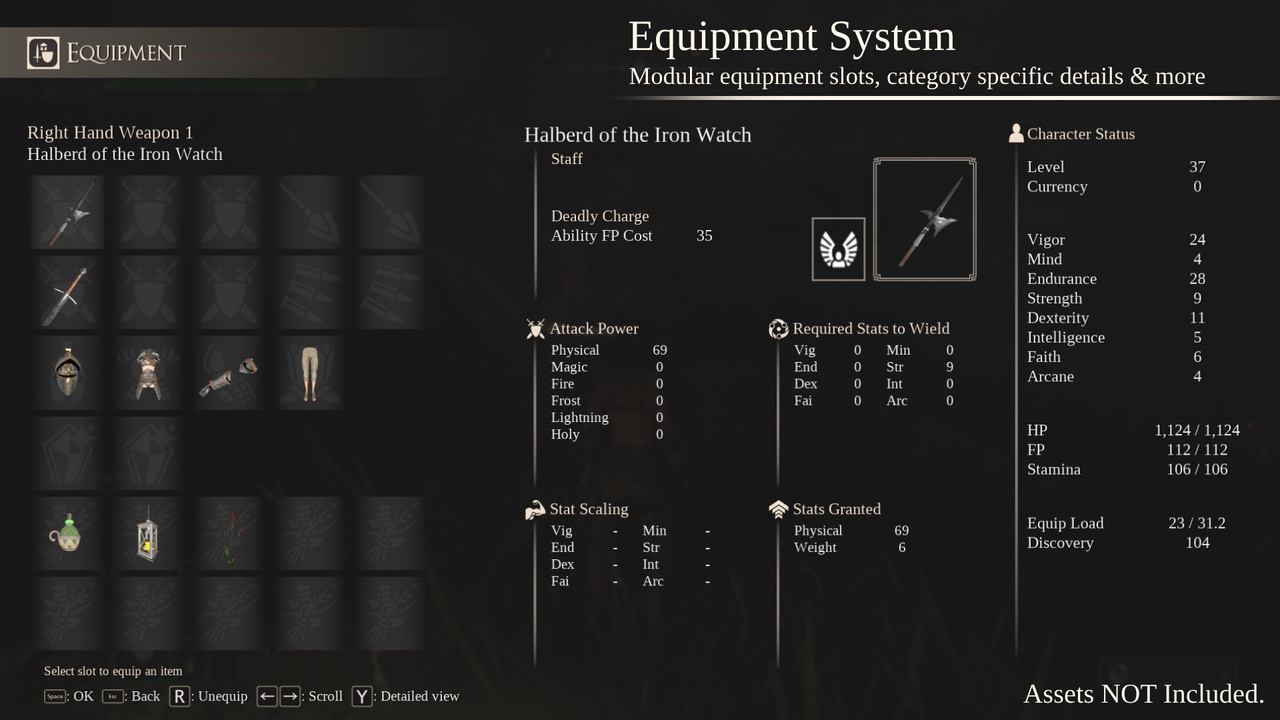Click the Character Status person icon
This screenshot has height=720, width=1280.
[1016, 133]
